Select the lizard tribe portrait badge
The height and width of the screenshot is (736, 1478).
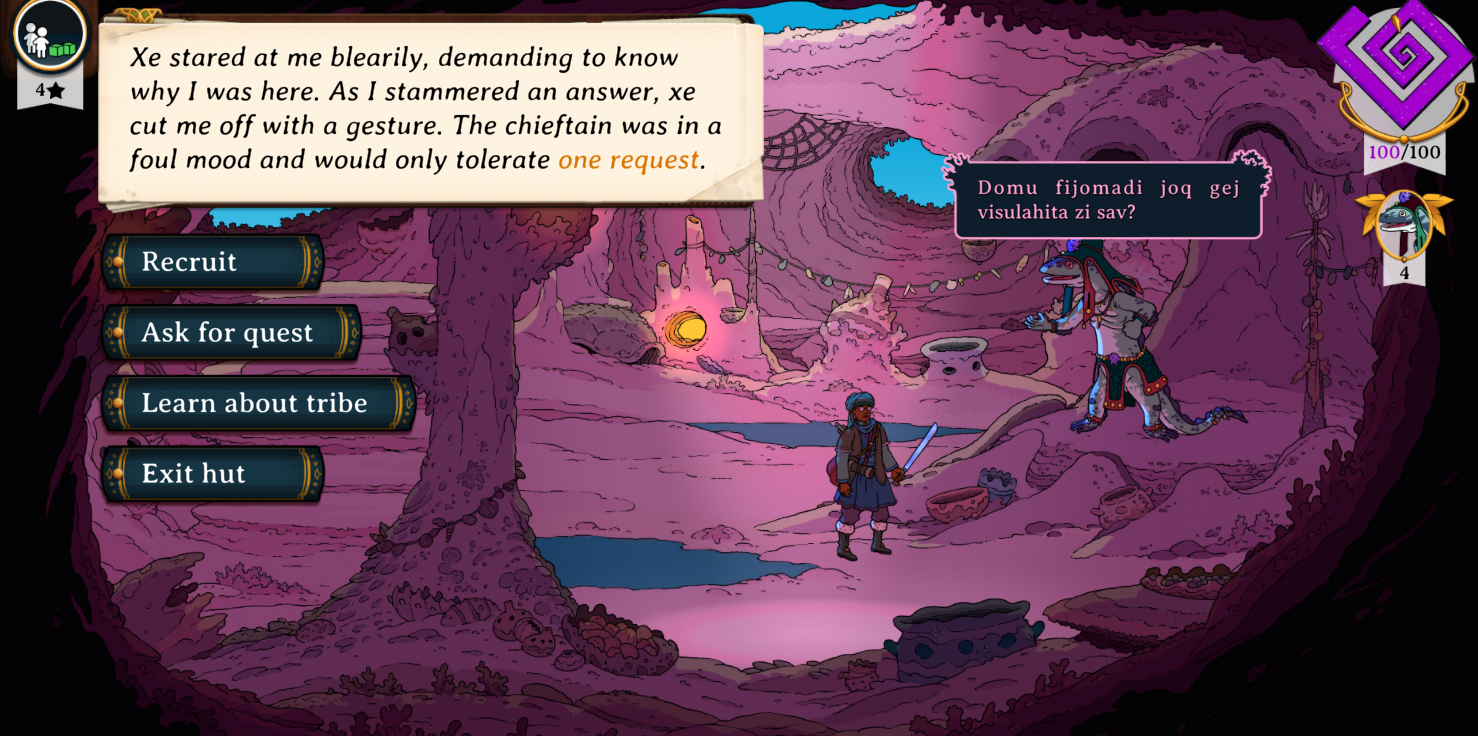(1403, 225)
